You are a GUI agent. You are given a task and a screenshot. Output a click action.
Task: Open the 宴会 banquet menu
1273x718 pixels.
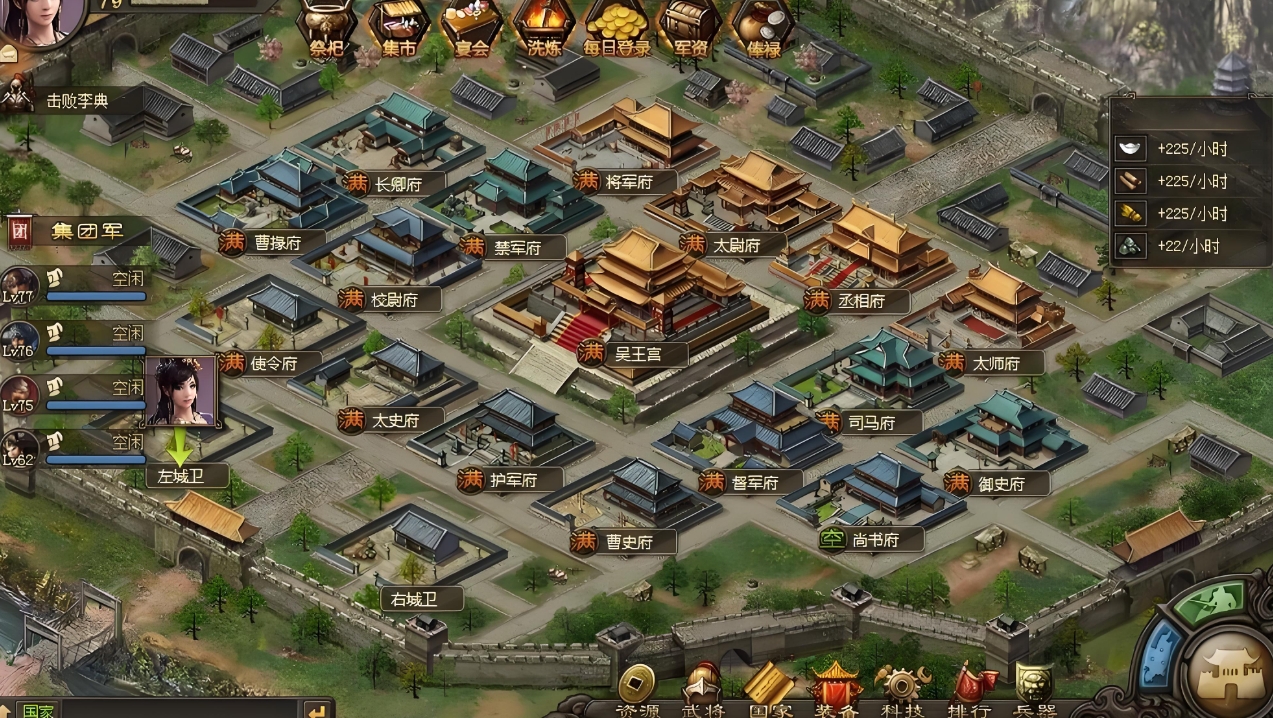pyautogui.click(x=471, y=28)
